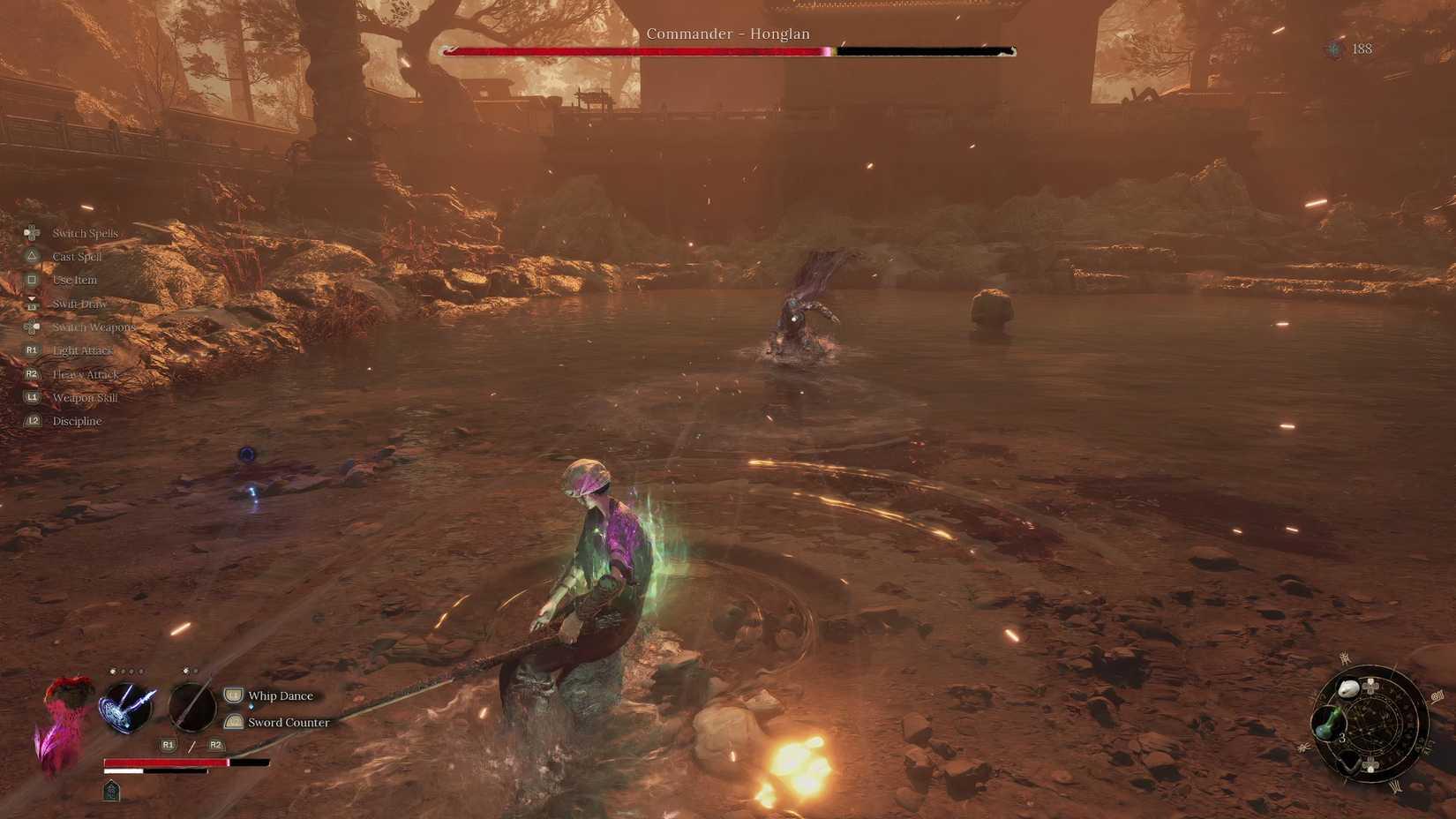Click the shield emblem below the health bar
The image size is (1456, 819).
pos(111,791)
